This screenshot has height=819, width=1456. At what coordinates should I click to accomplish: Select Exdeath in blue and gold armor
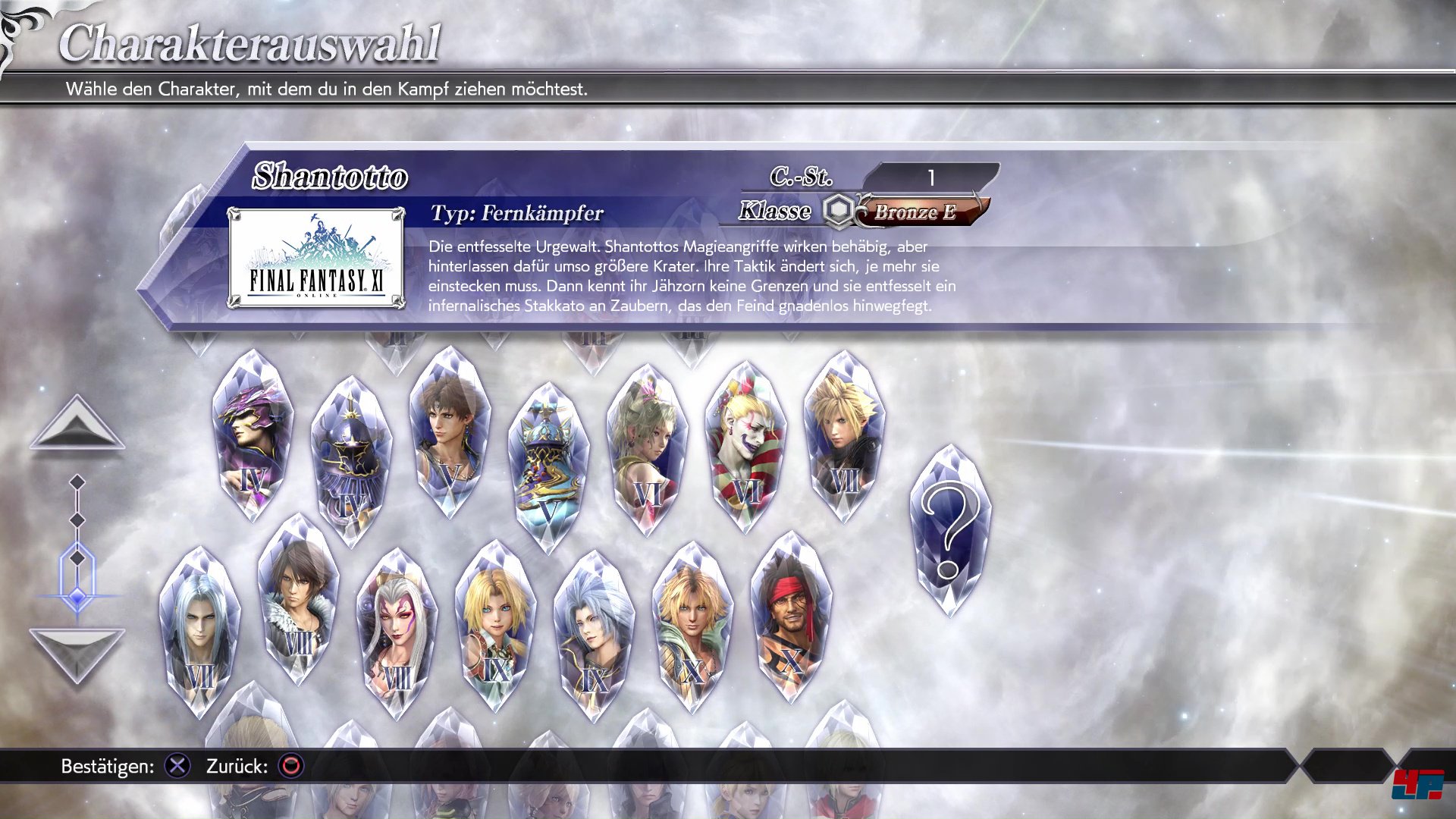[x=548, y=468]
